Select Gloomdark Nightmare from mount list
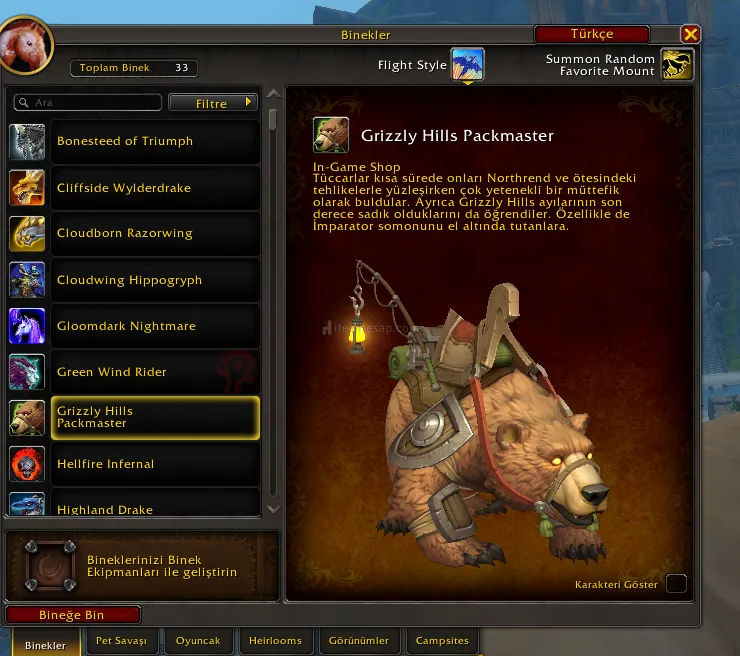 click(x=134, y=326)
